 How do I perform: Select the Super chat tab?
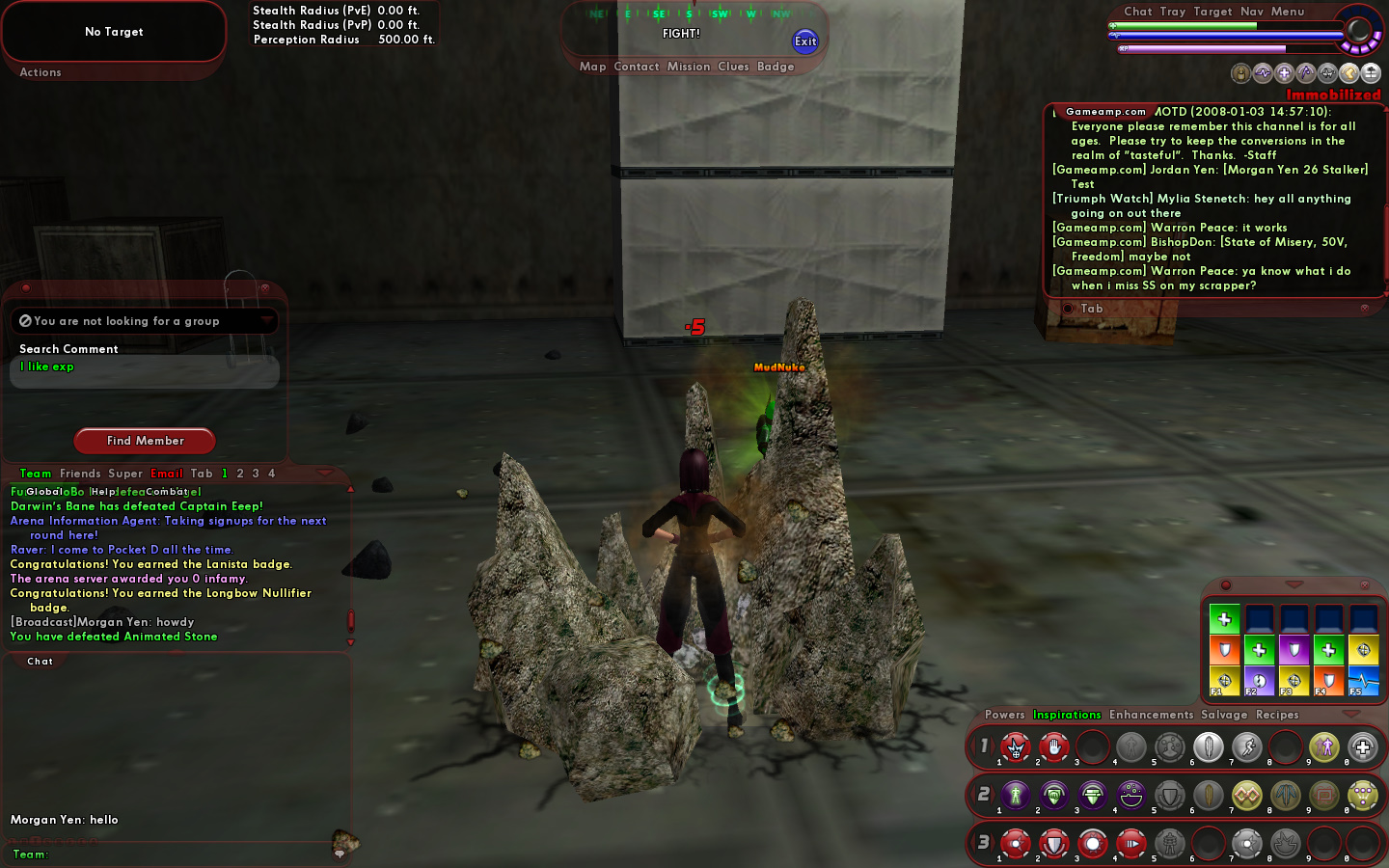tap(125, 474)
